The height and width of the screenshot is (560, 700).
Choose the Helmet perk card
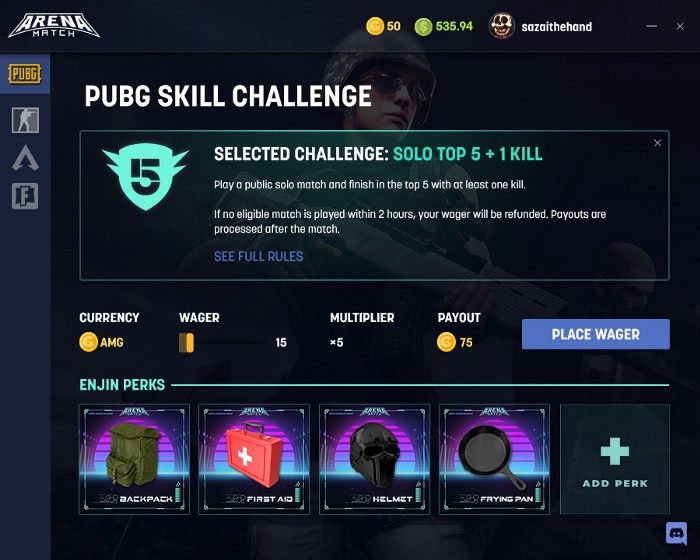[374, 459]
